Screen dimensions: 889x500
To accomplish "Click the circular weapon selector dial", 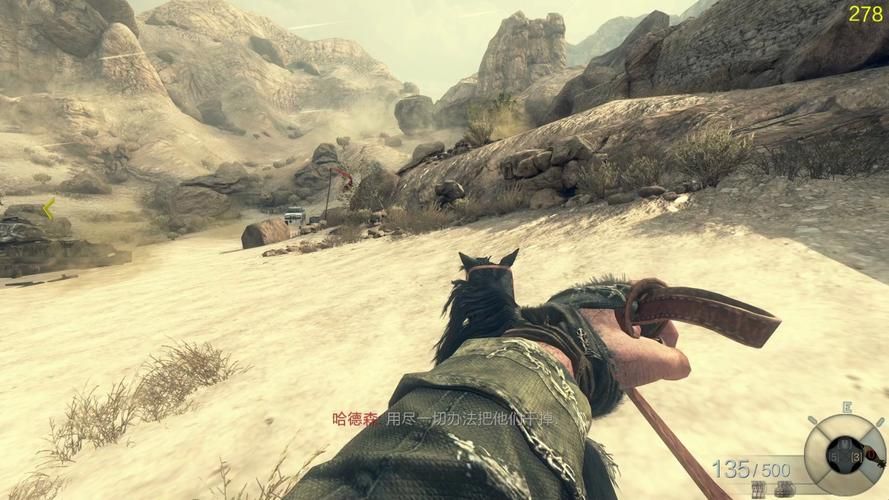I will pyautogui.click(x=845, y=455).
